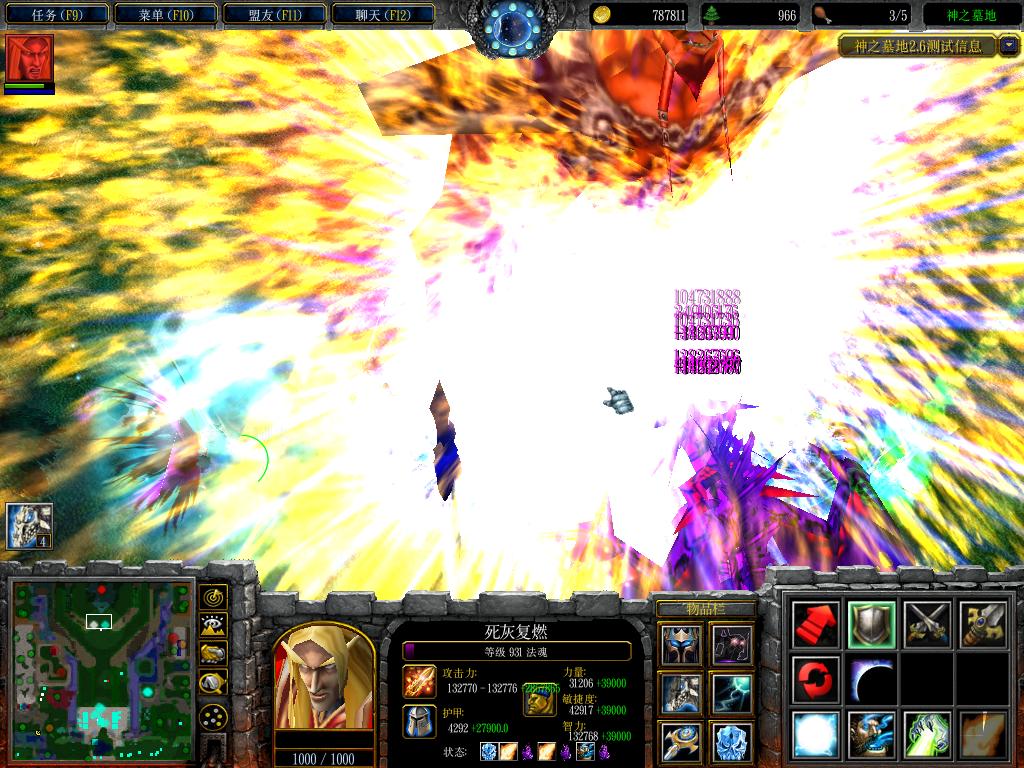Image resolution: width=1024 pixels, height=768 pixels.
Task: Select the shield hold position command
Action: point(870,624)
